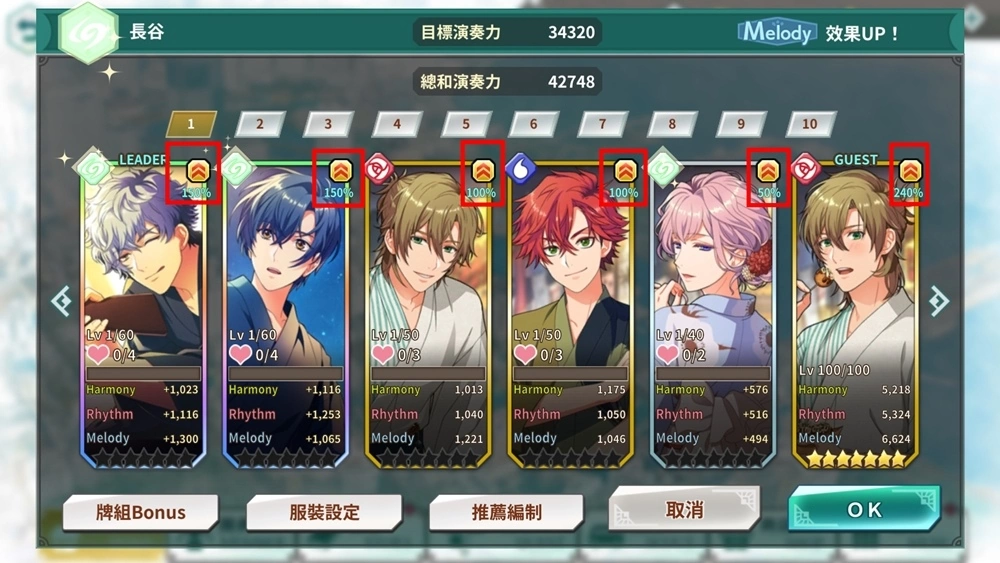Open the 推薦編制 recommended formation
Viewport: 1000px width, 563px height.
point(506,512)
